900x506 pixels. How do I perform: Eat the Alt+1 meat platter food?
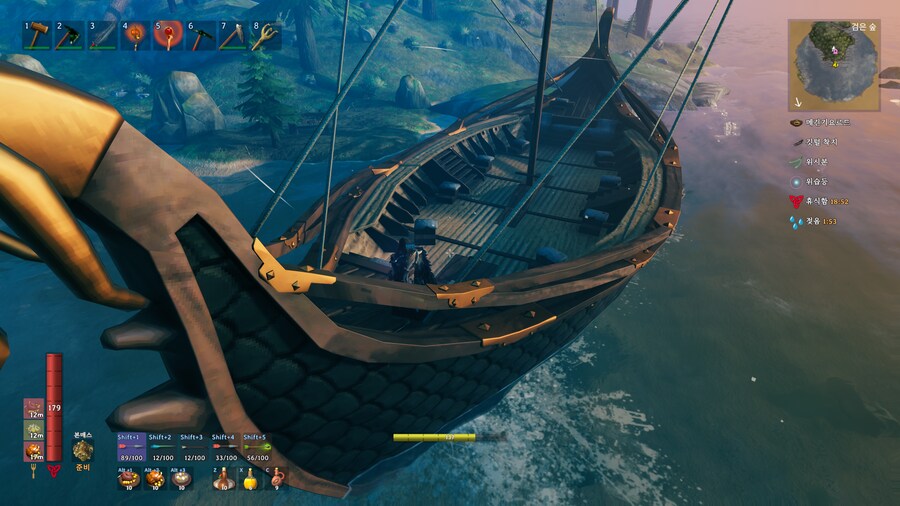[128, 479]
